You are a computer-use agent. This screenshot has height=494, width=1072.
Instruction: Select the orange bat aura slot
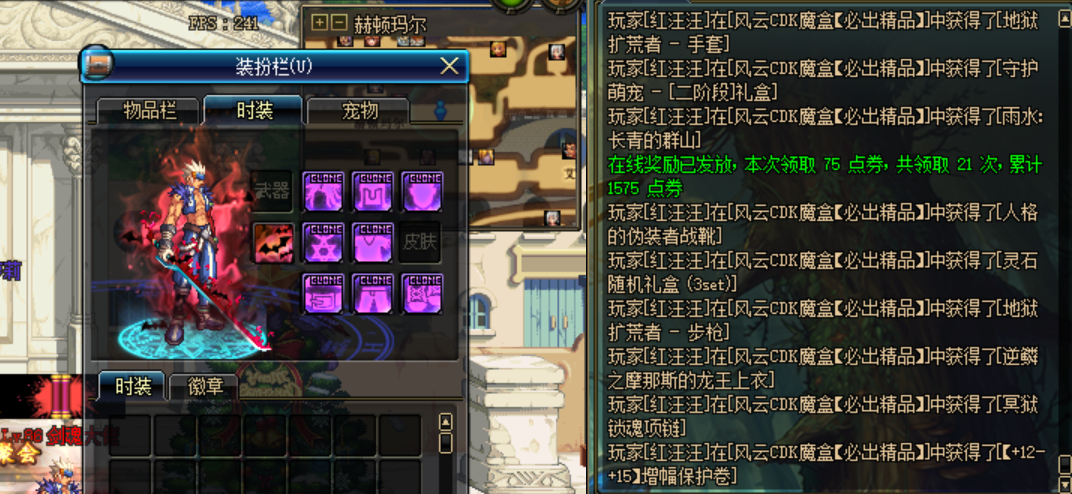coord(273,242)
